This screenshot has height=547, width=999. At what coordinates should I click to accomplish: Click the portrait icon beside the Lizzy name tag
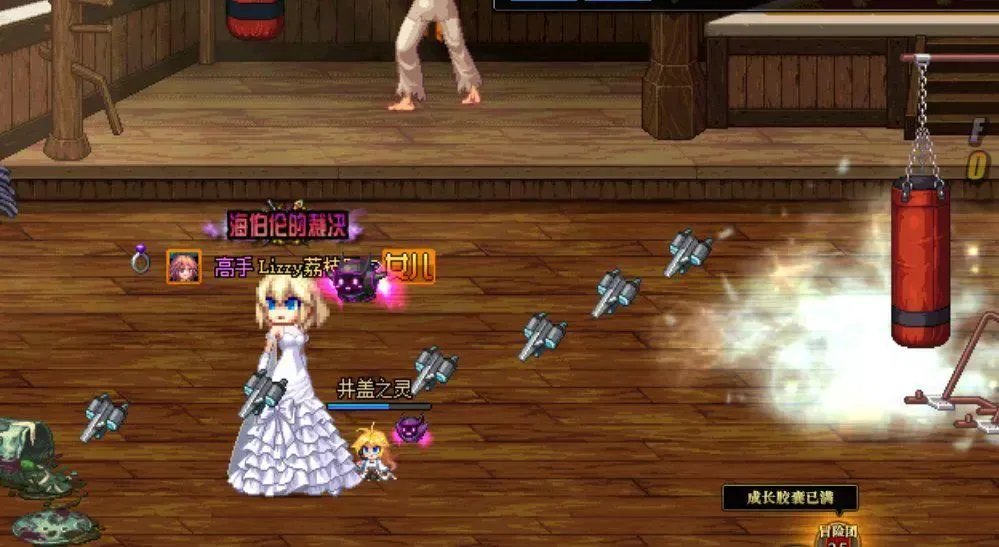[183, 266]
